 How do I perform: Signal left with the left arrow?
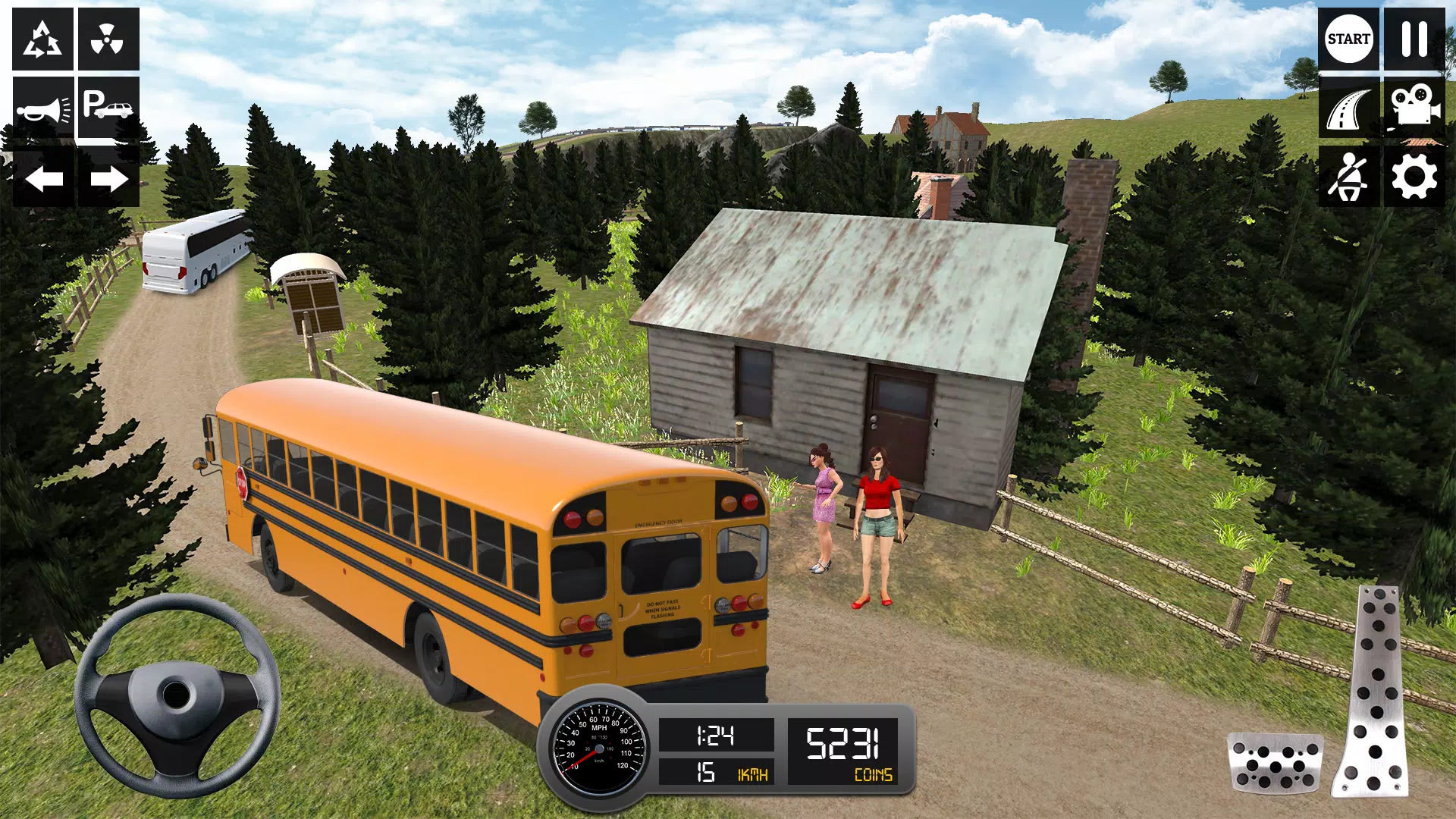click(x=43, y=179)
